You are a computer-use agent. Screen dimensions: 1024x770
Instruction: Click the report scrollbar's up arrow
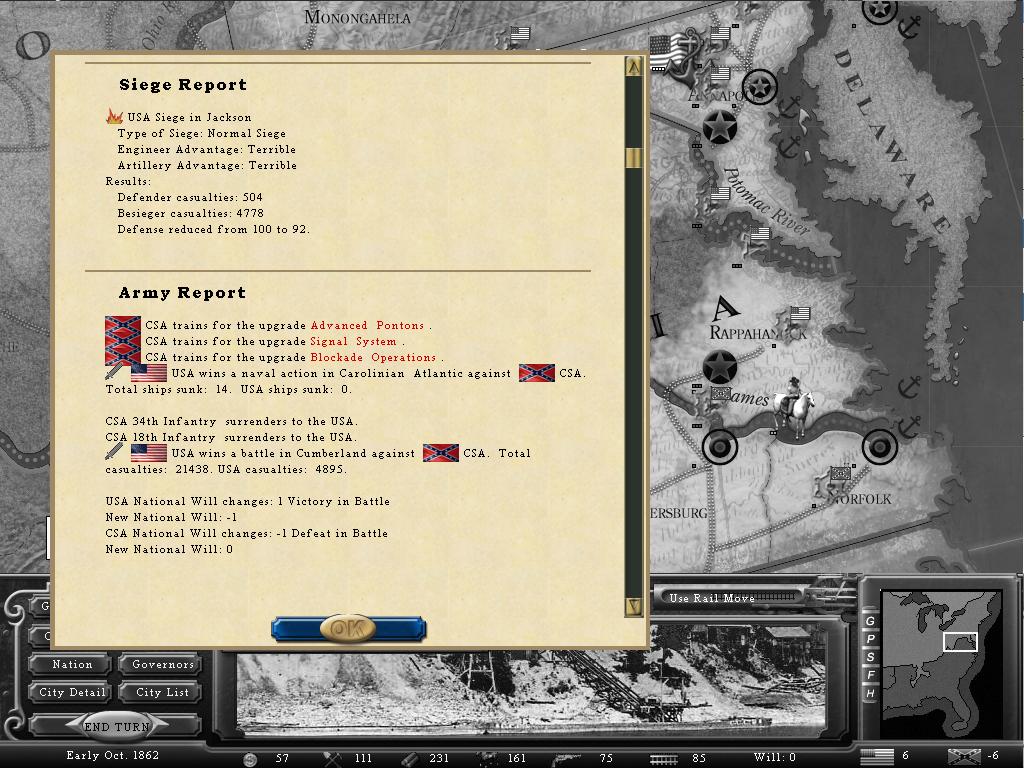coord(633,68)
